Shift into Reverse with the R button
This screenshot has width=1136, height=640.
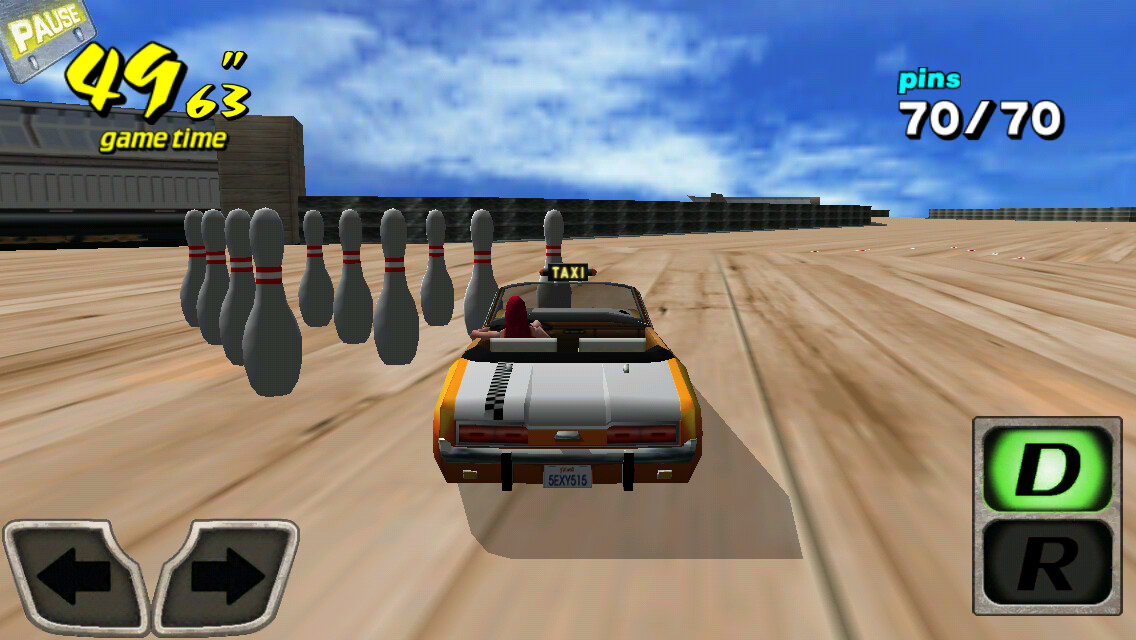pos(1047,563)
